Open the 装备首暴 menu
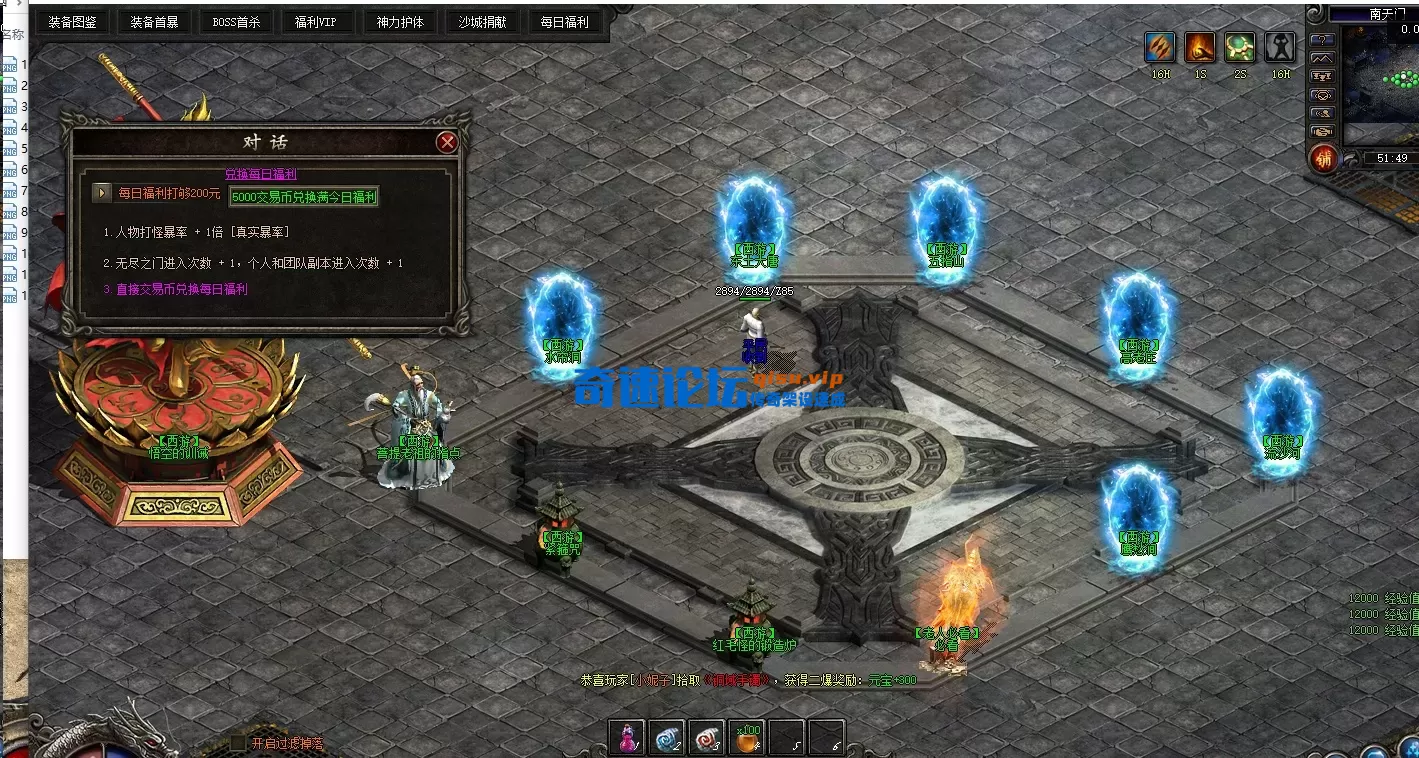1419x758 pixels. pos(154,22)
